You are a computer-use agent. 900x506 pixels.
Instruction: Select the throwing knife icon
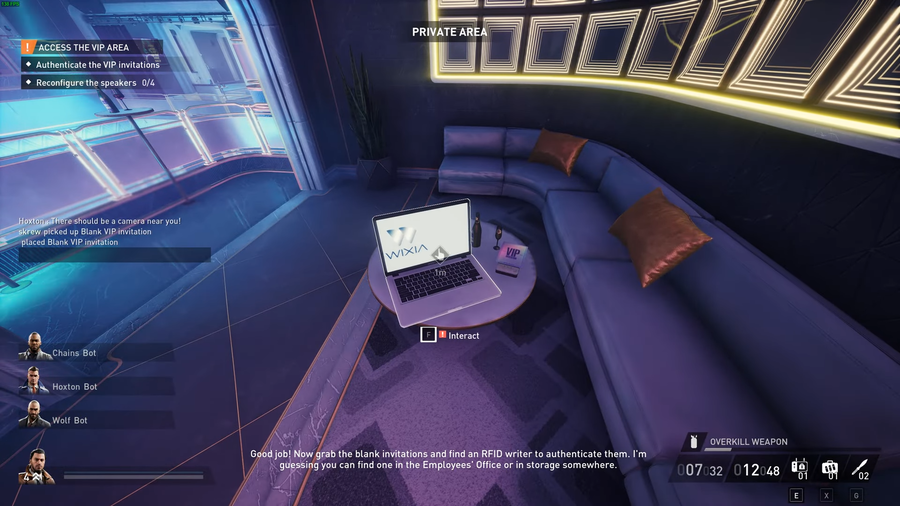[x=860, y=467]
